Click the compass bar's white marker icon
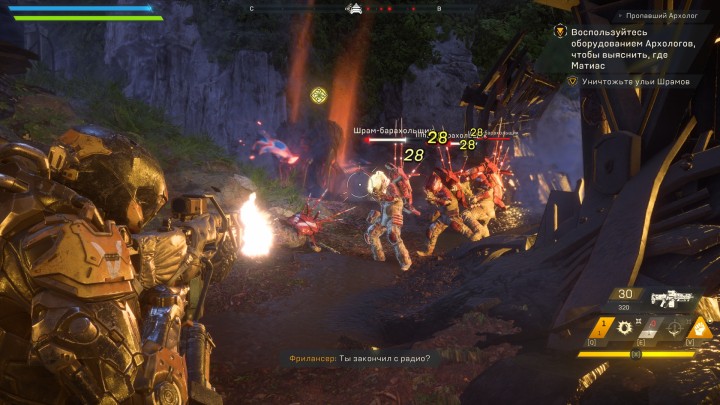The width and height of the screenshot is (720, 405). click(354, 9)
